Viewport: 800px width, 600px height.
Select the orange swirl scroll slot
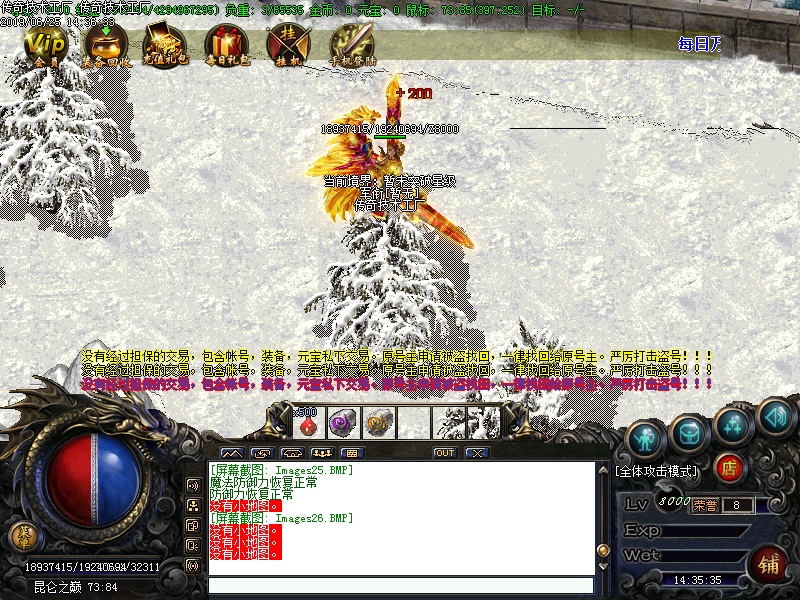pyautogui.click(x=378, y=422)
